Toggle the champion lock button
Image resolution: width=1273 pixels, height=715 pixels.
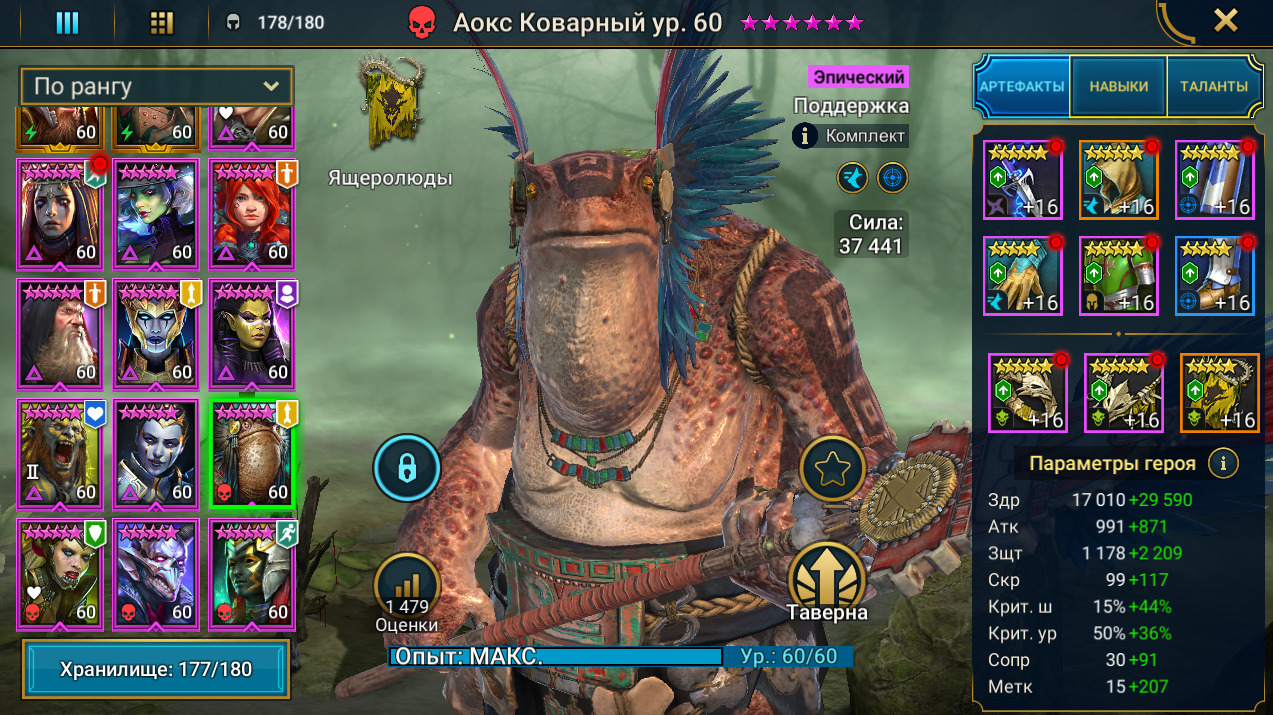coord(407,466)
